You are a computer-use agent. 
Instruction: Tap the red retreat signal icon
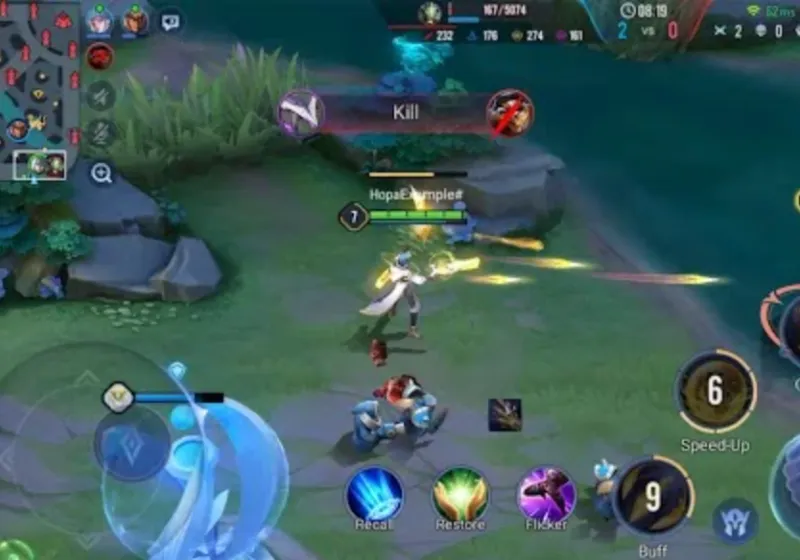99,57
